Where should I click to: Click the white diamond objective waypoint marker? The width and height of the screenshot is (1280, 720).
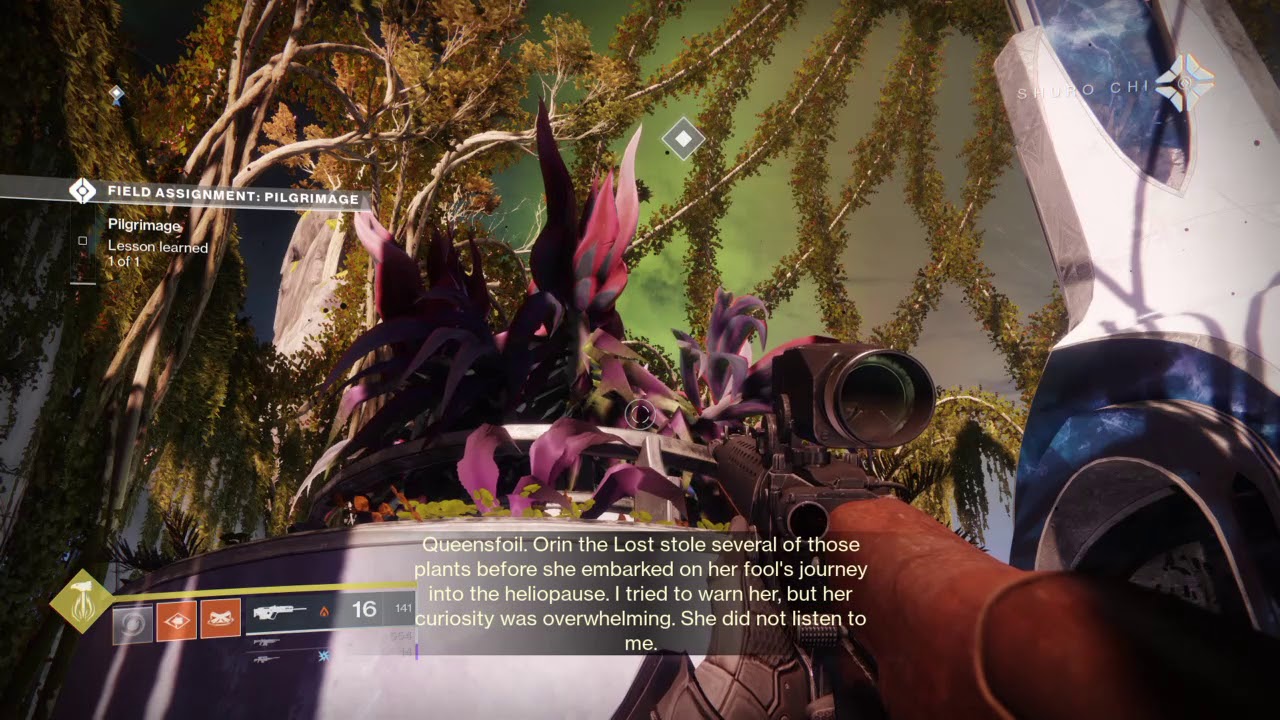683,139
